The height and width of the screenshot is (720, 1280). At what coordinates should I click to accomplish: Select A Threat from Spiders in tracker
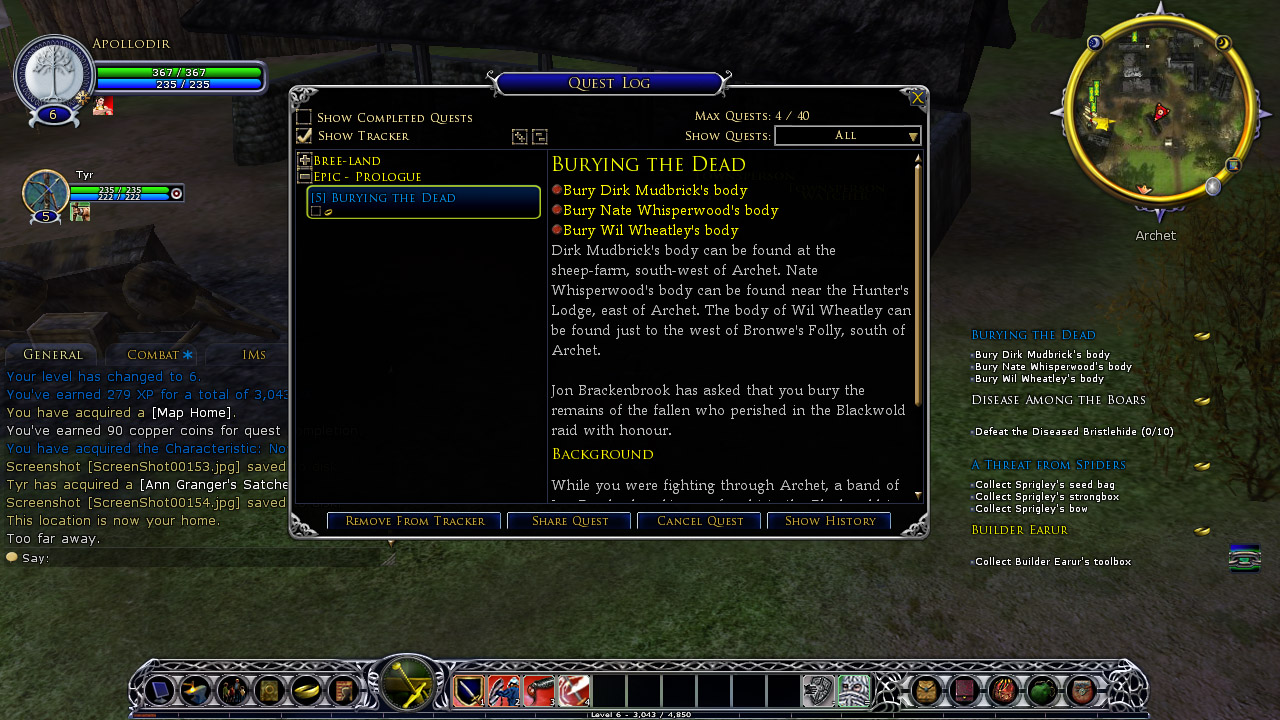pyautogui.click(x=1048, y=465)
